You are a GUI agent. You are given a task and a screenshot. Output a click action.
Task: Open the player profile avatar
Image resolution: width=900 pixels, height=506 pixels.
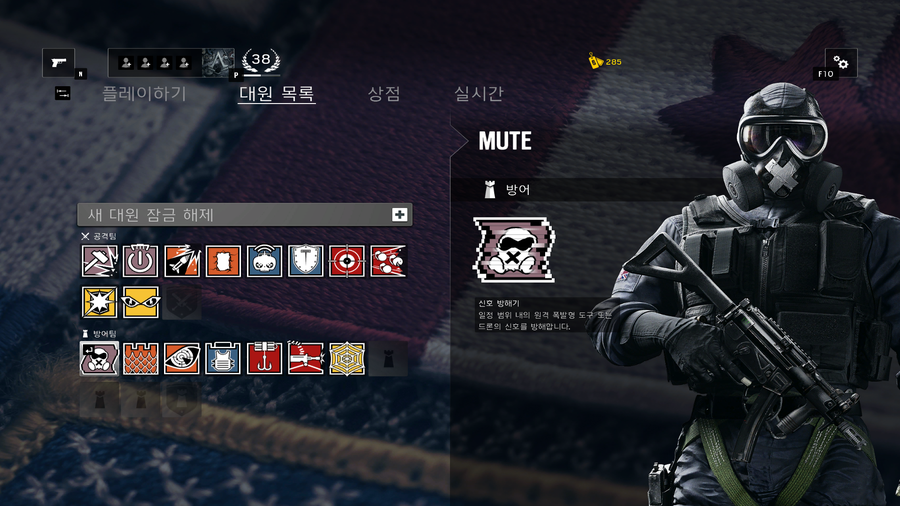tap(218, 63)
